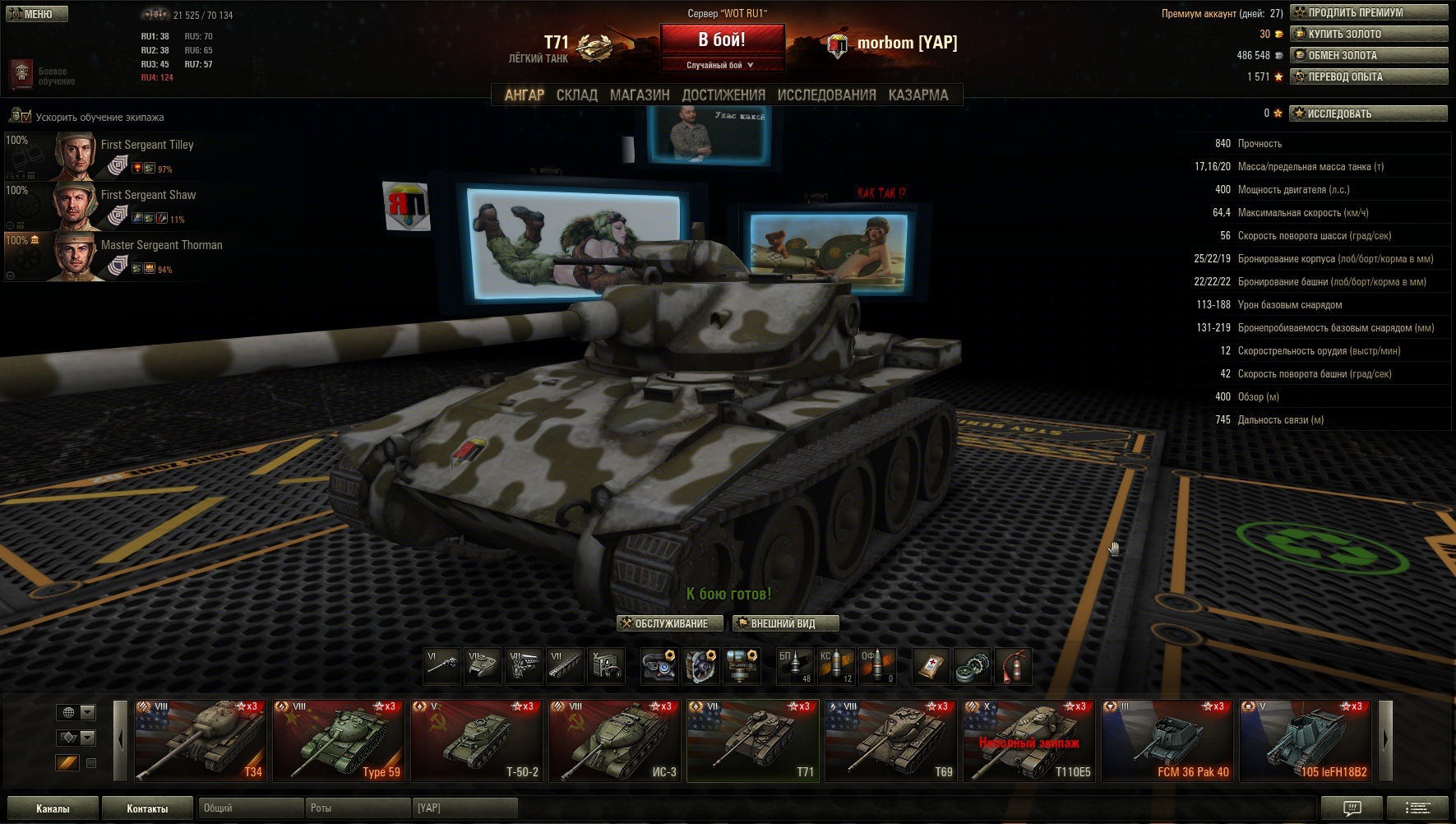Screen dimensions: 1456x824
Task: Select the ИС-3 tank thumbnail
Action: coord(615,740)
